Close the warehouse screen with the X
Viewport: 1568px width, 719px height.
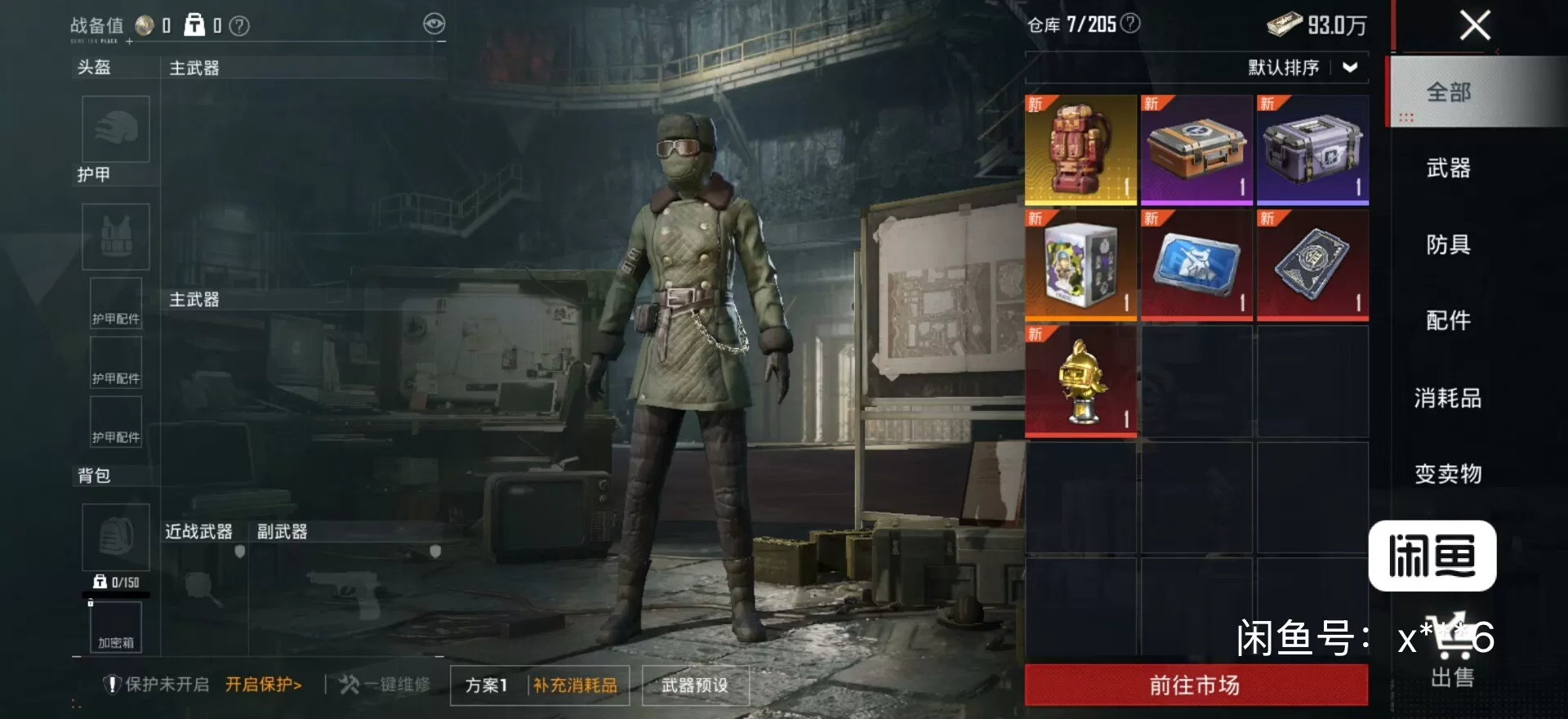[x=1474, y=25]
